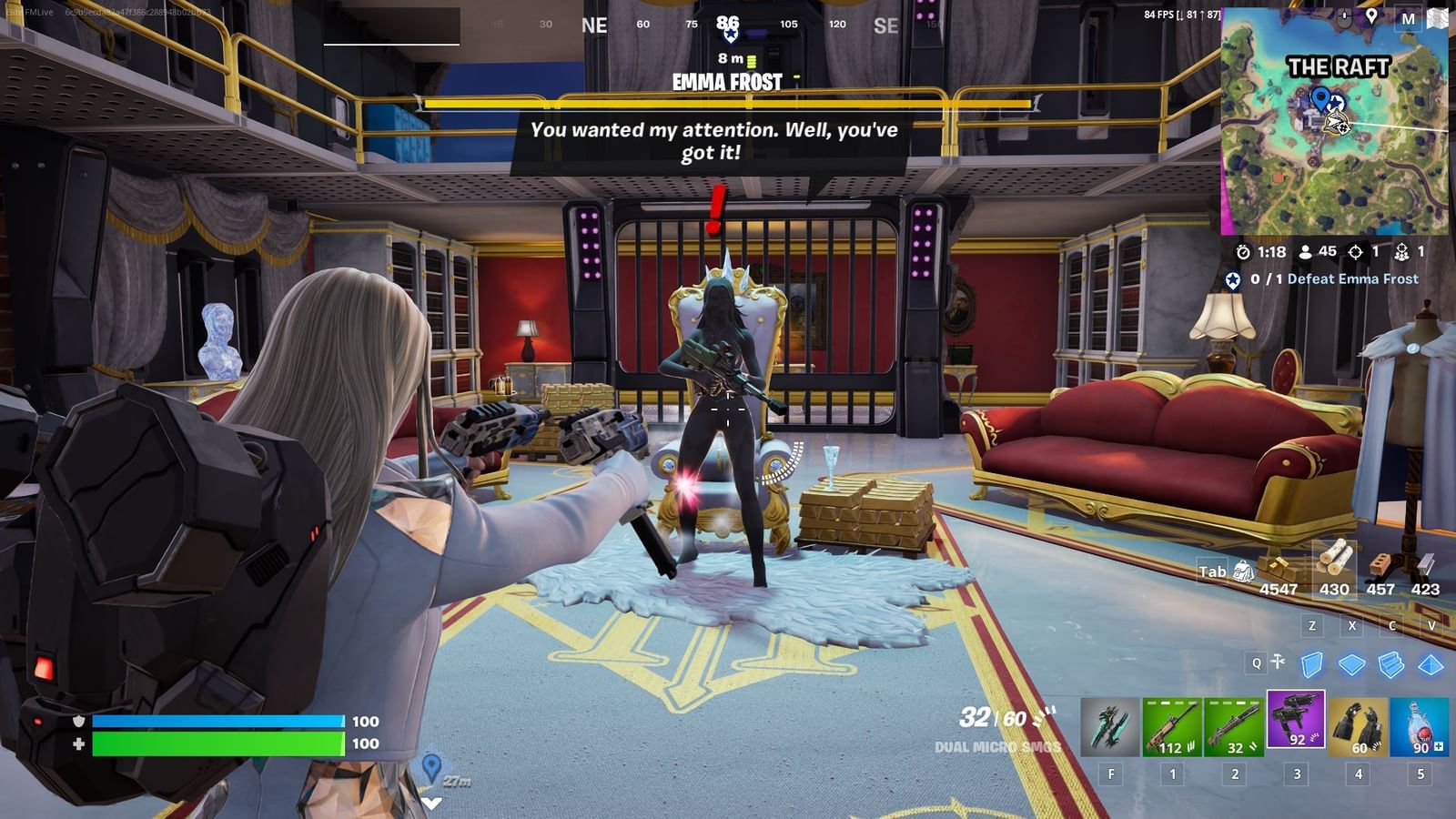Click the mouse ping icon above the minimap
This screenshot has height=819, width=1456.
(x=1344, y=15)
